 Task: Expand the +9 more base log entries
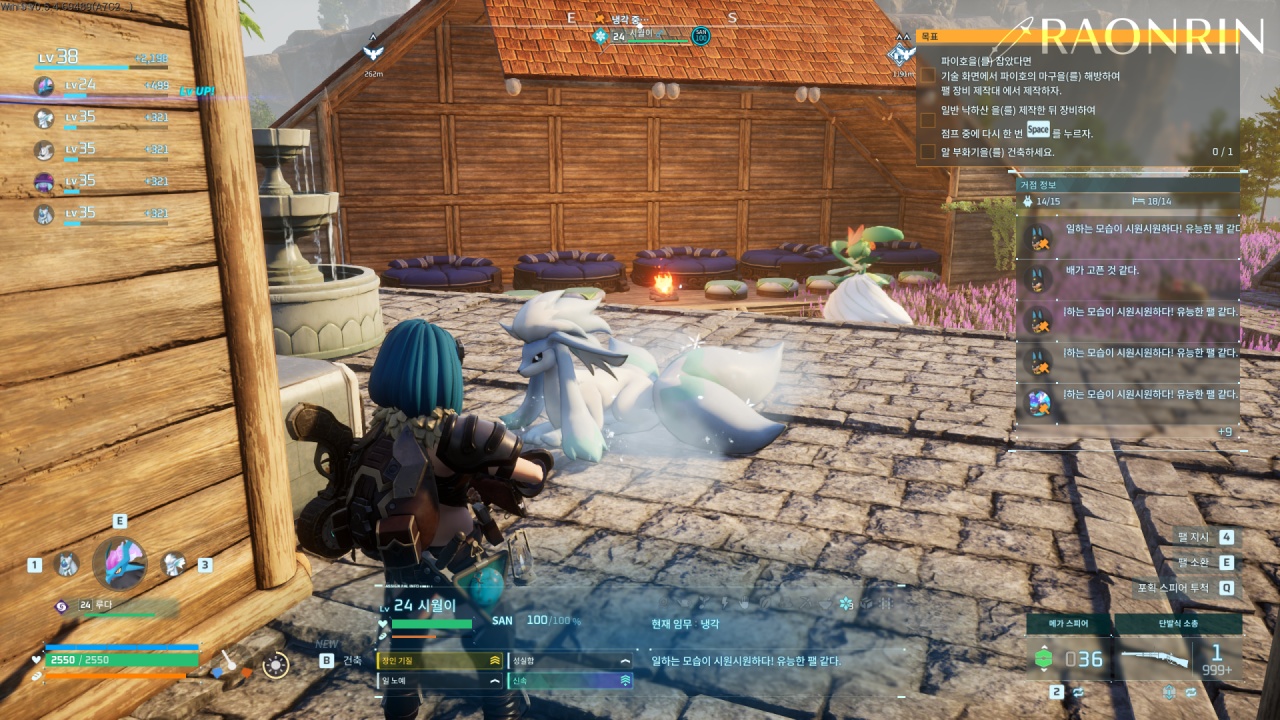pyautogui.click(x=1224, y=431)
